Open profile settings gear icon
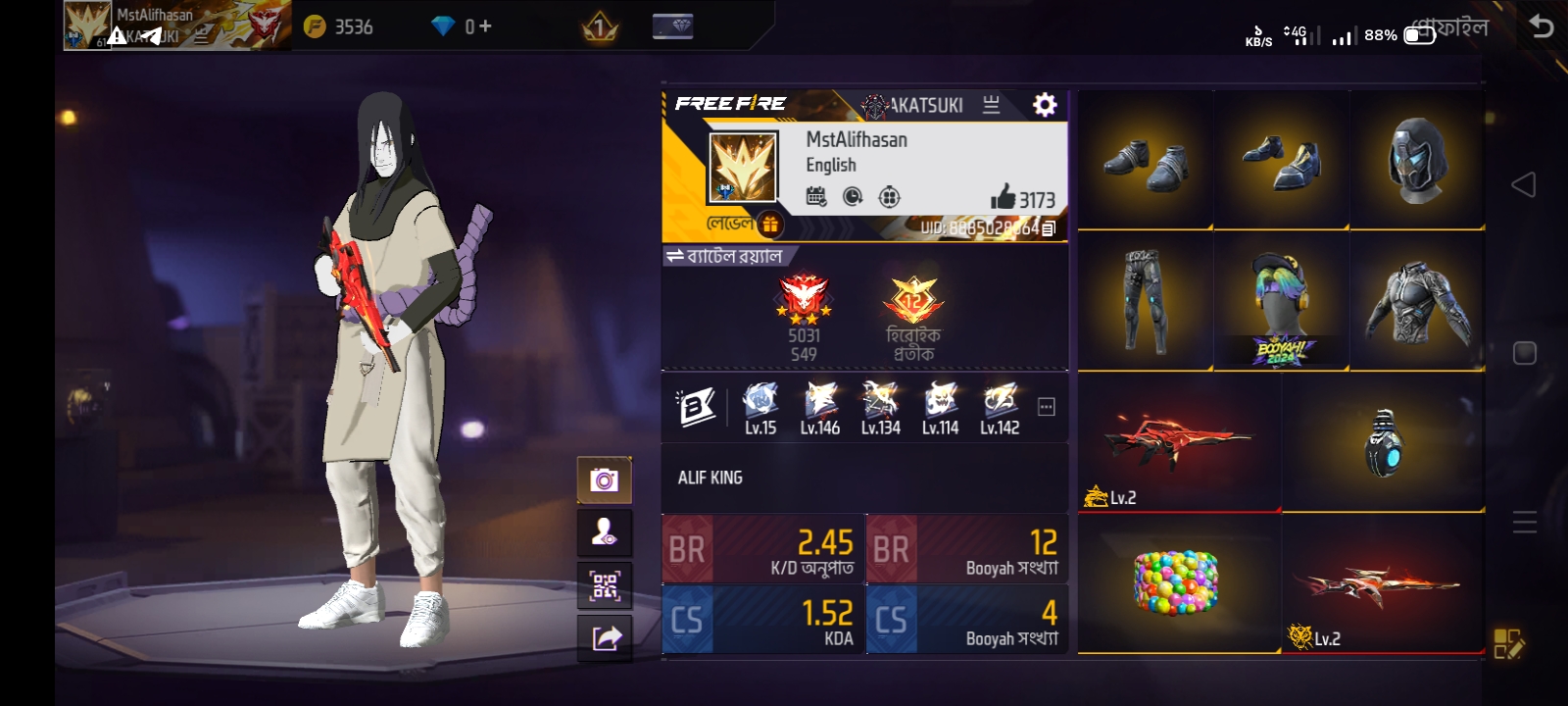 [1045, 105]
